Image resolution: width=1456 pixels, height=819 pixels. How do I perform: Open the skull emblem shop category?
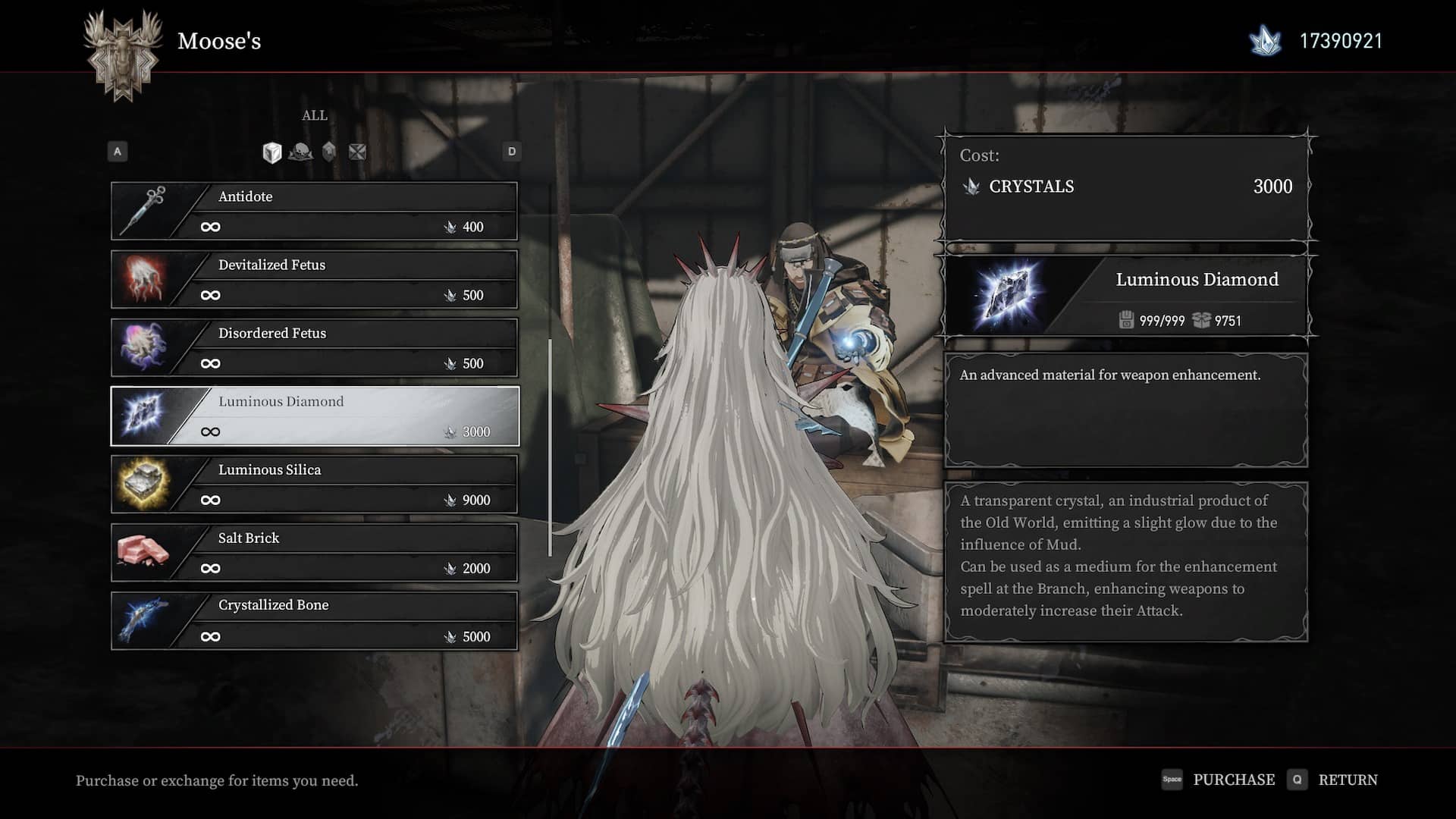click(300, 152)
